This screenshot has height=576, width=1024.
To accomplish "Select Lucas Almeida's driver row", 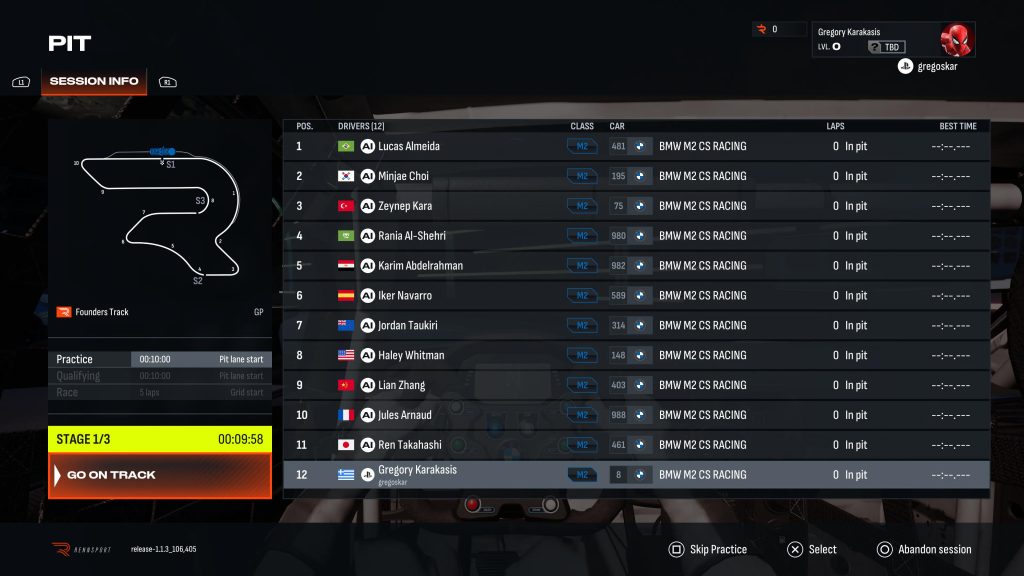I will [636, 146].
